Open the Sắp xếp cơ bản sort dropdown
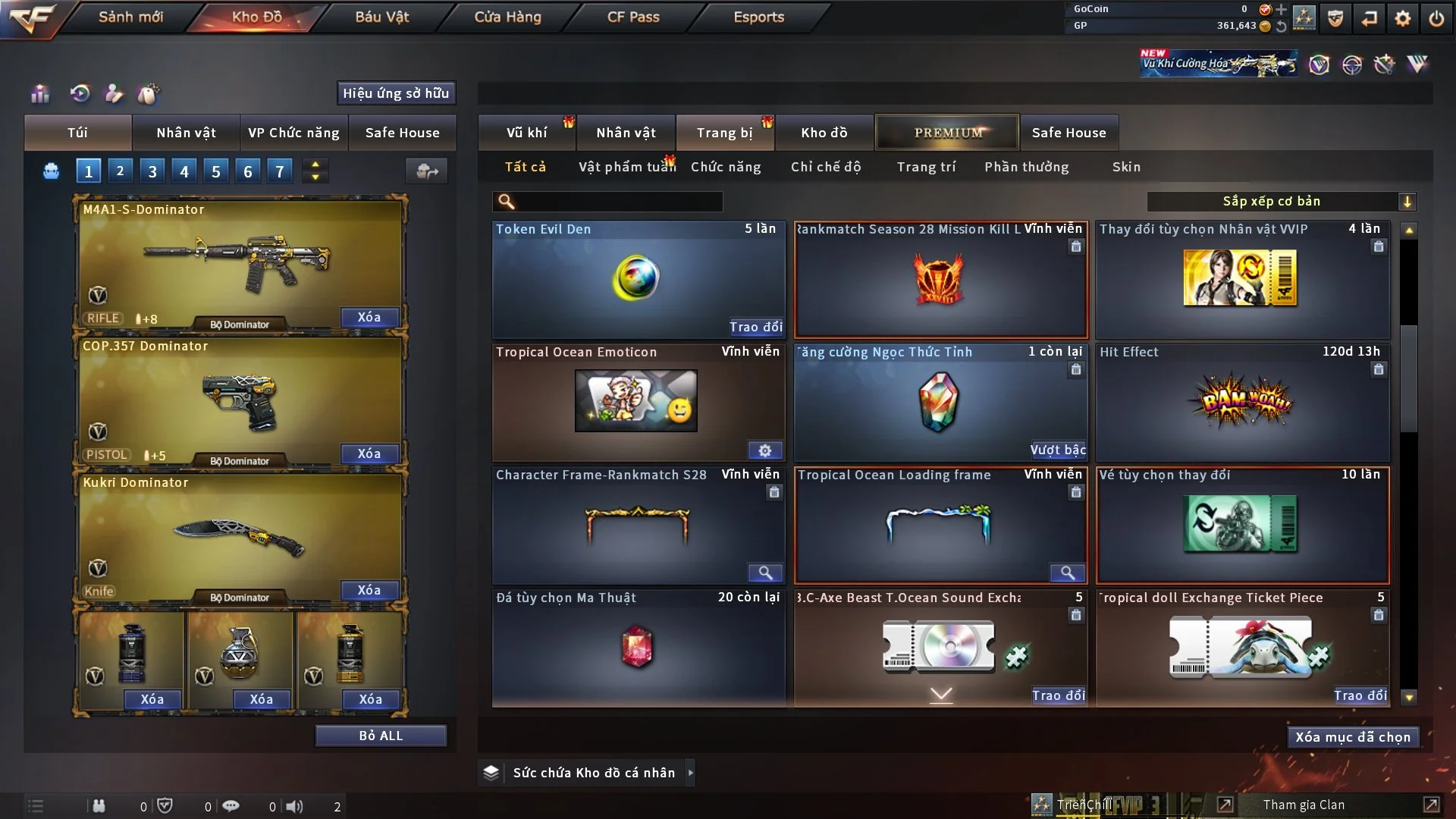 click(x=1280, y=202)
